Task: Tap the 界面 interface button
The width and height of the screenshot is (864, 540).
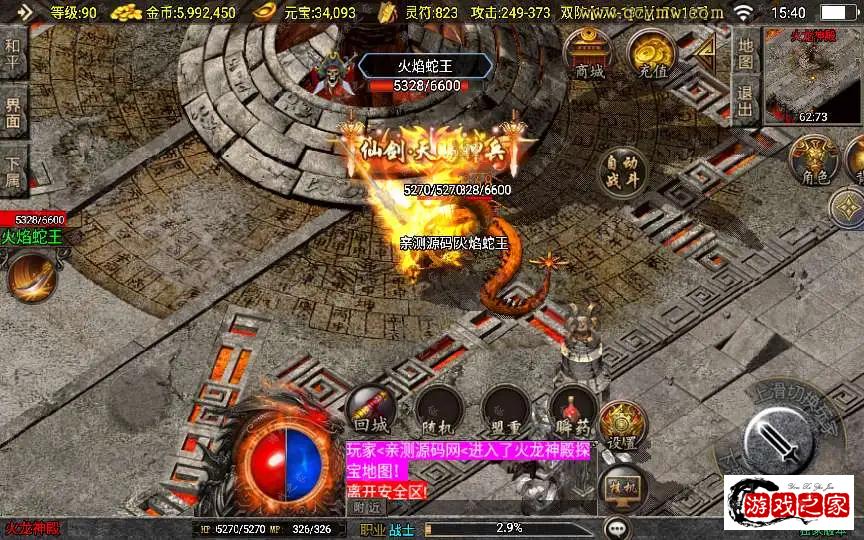Action: 13,113
